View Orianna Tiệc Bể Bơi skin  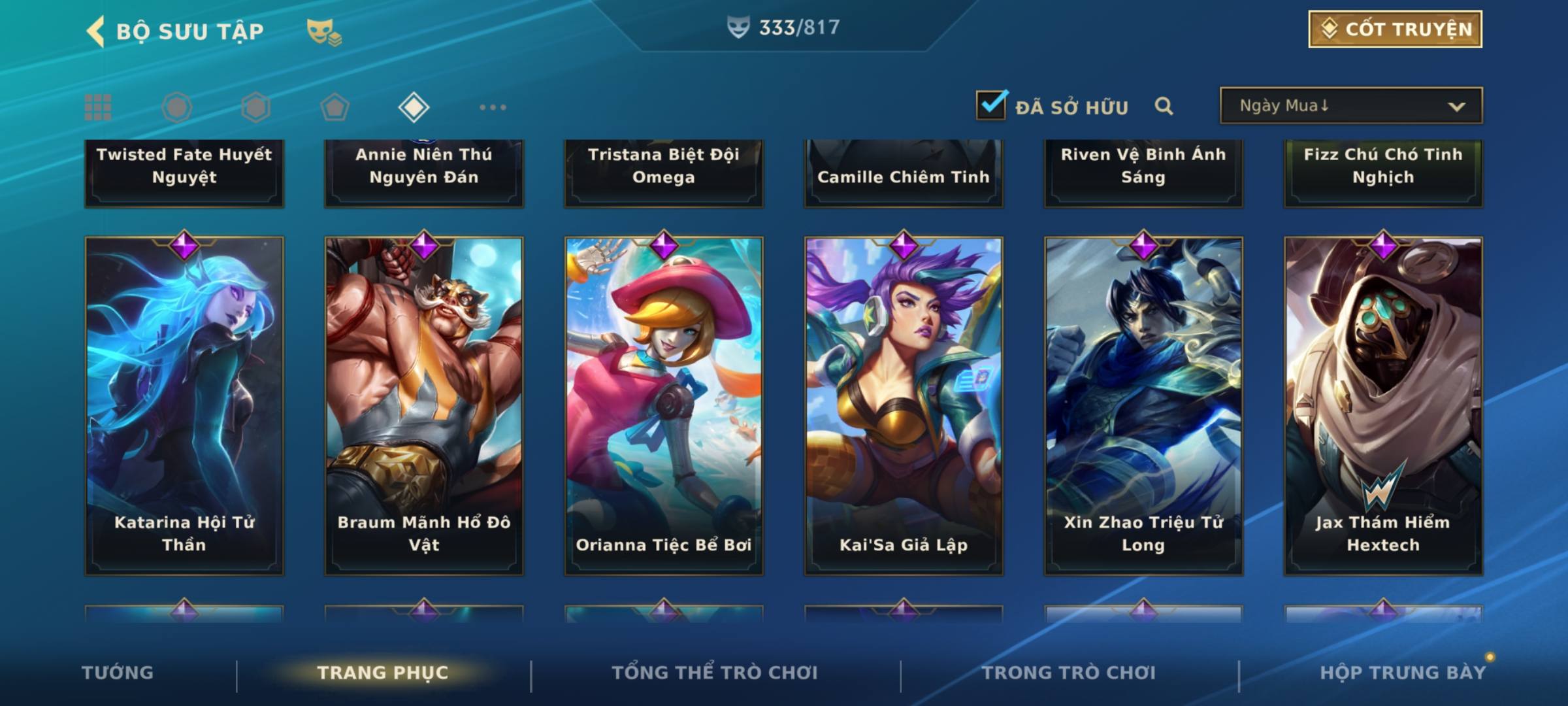coord(664,405)
